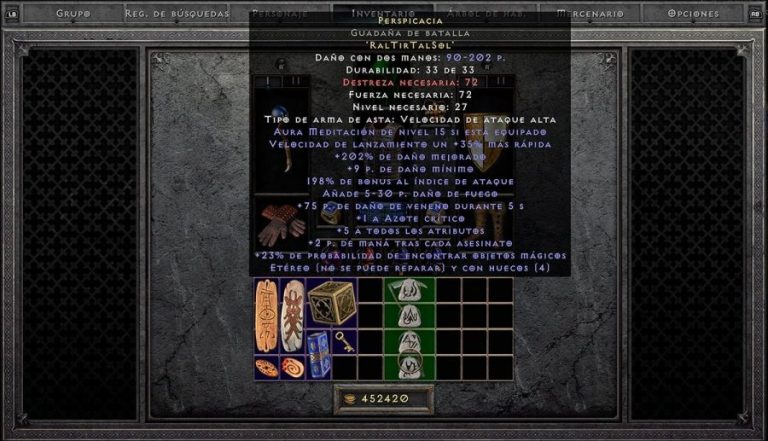Open the Opciones tab
The image size is (768, 441).
tap(694, 14)
